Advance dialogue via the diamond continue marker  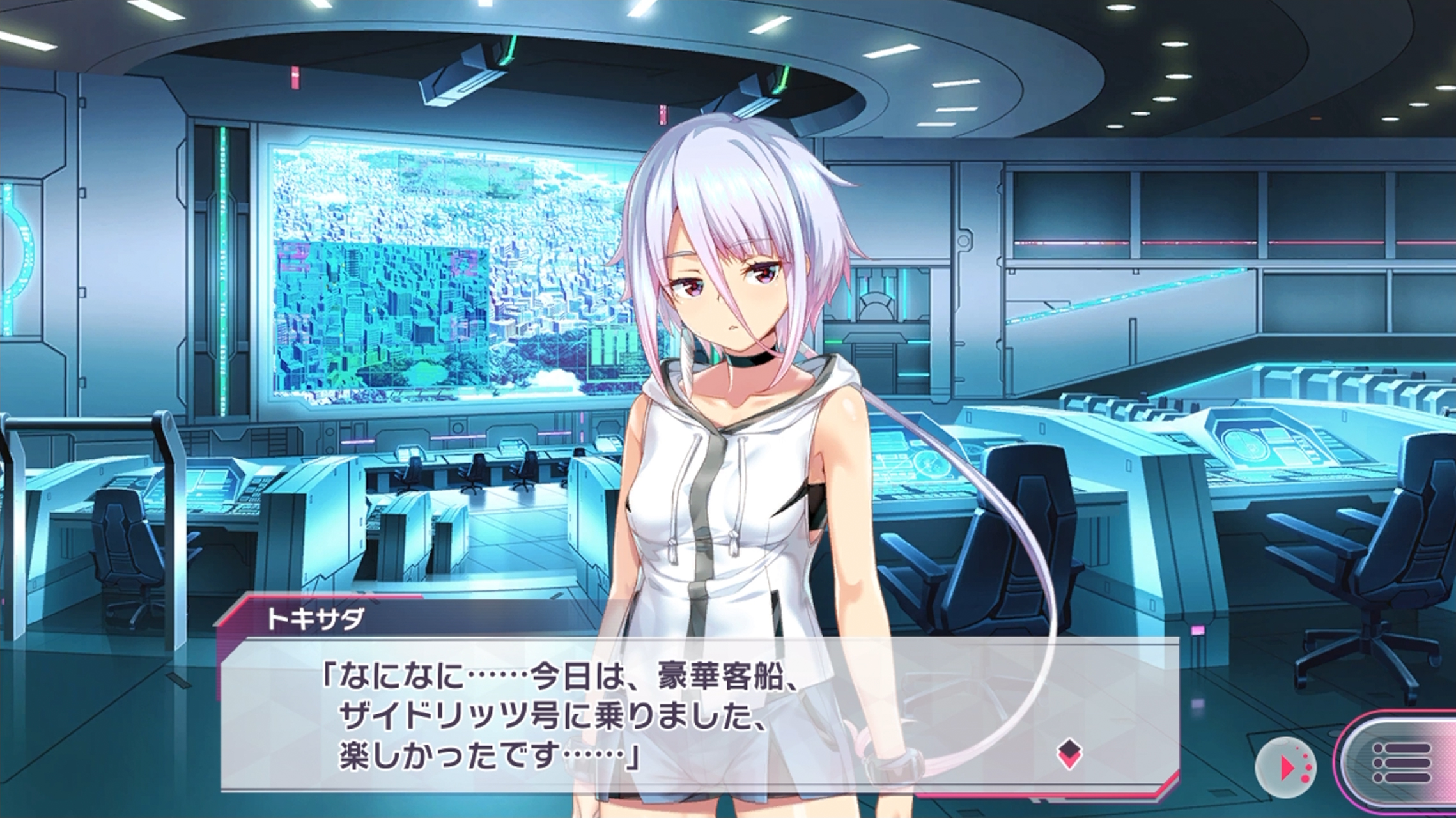pos(1069,754)
